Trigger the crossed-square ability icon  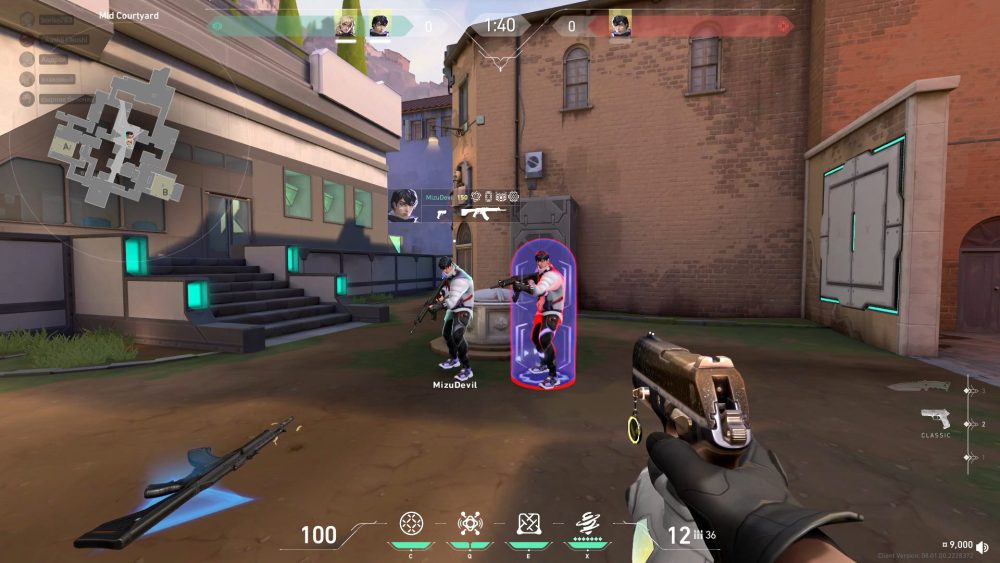tap(528, 523)
